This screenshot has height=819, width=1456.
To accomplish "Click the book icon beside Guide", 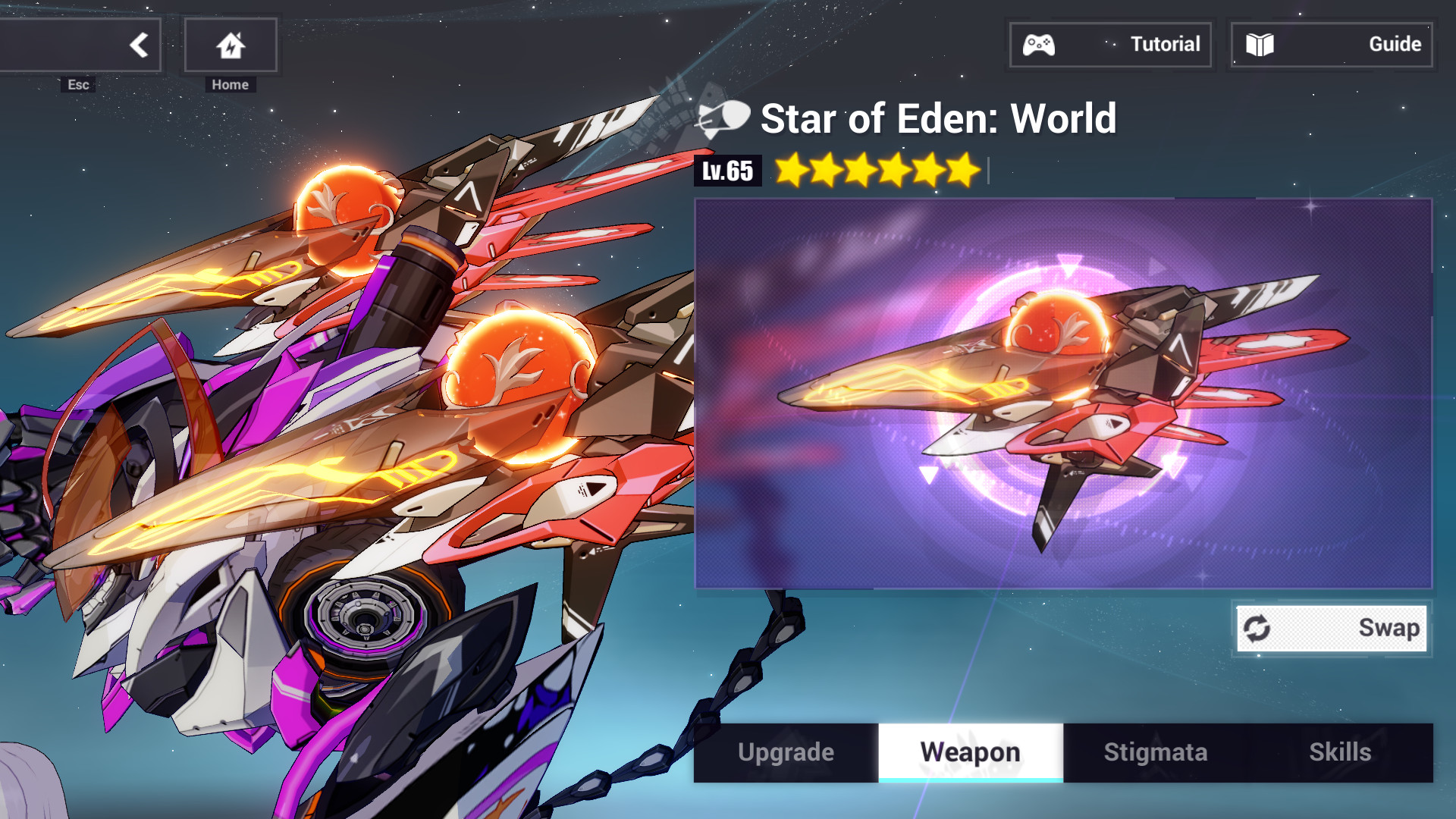I will pyautogui.click(x=1260, y=45).
